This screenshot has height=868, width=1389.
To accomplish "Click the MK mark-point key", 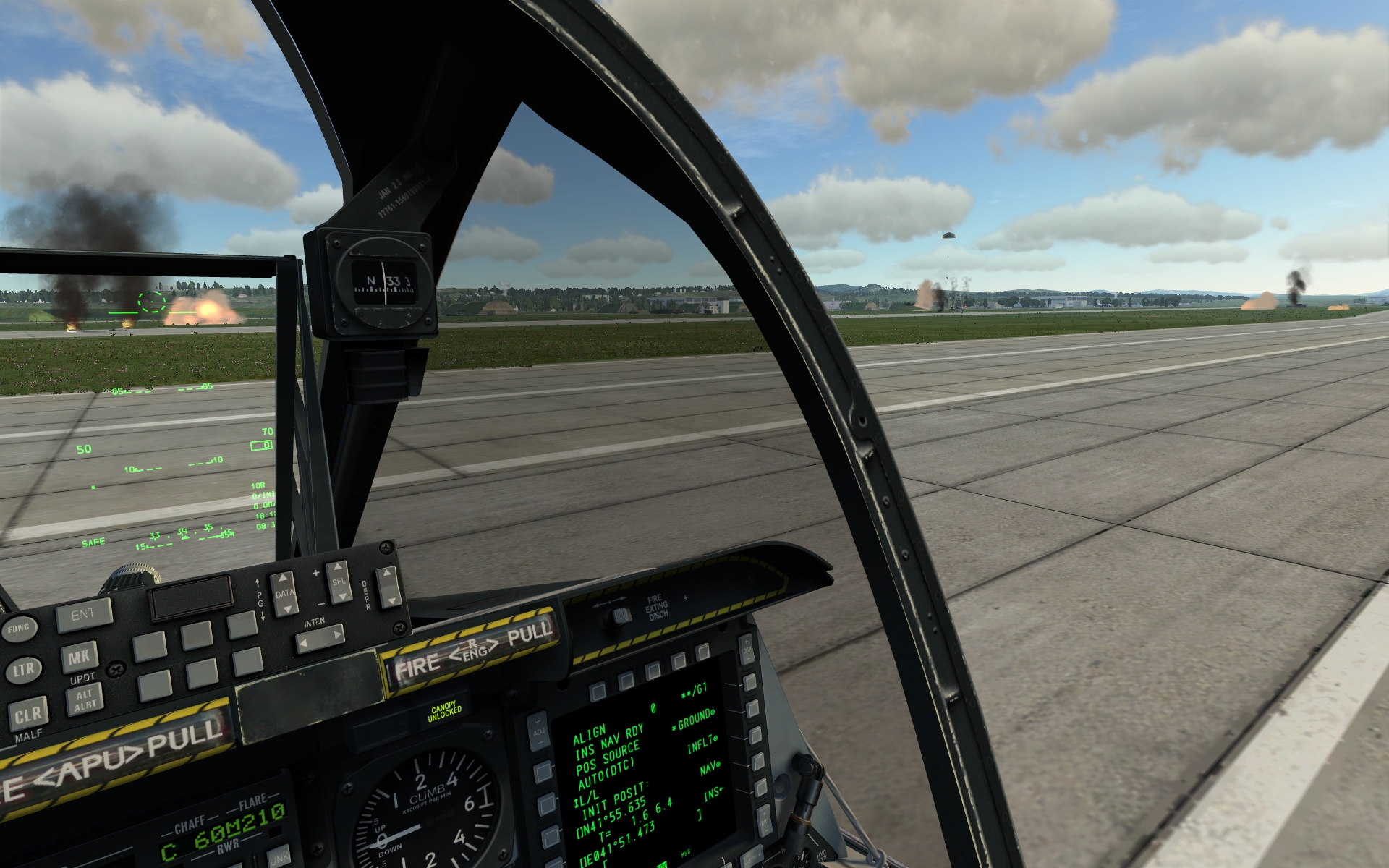I will 79,658.
